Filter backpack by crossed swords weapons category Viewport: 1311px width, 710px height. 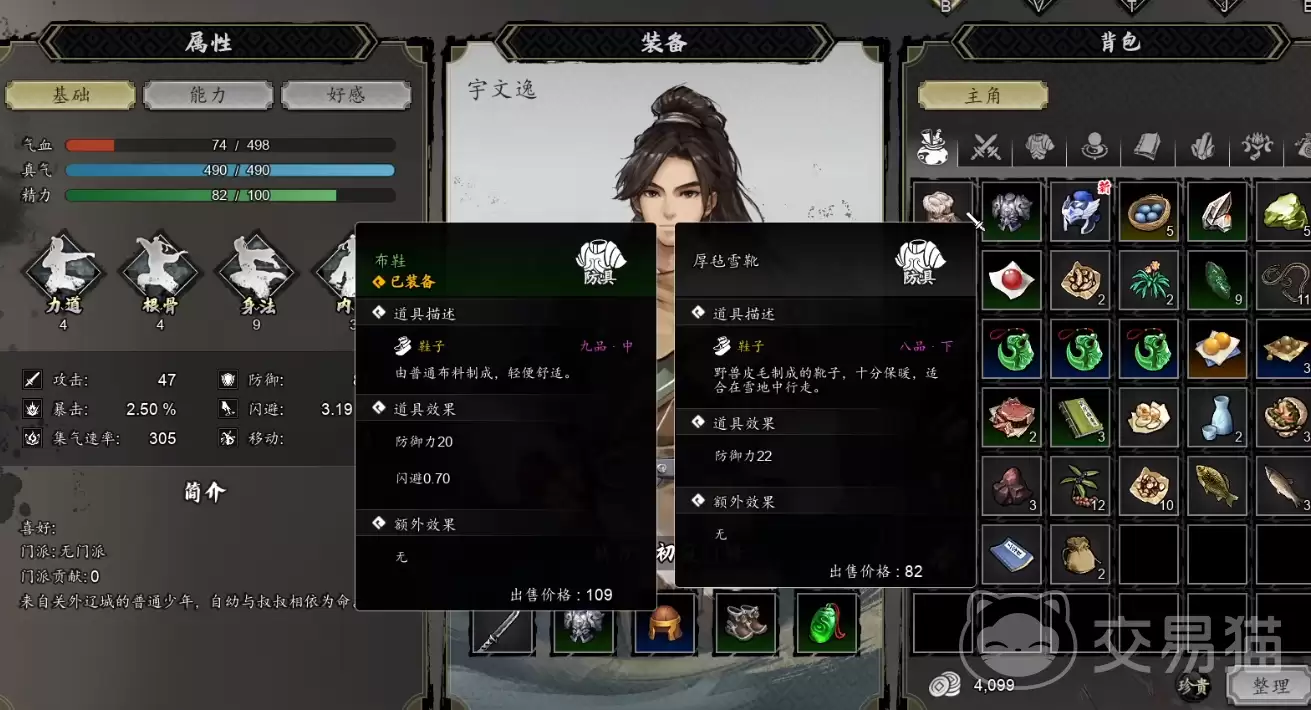[x=986, y=149]
